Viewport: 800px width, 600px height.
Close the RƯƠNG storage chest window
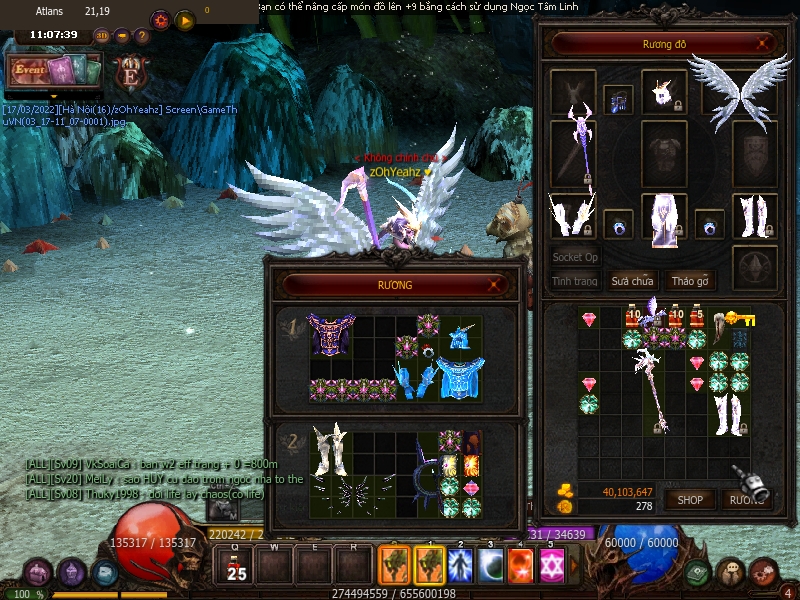[494, 285]
